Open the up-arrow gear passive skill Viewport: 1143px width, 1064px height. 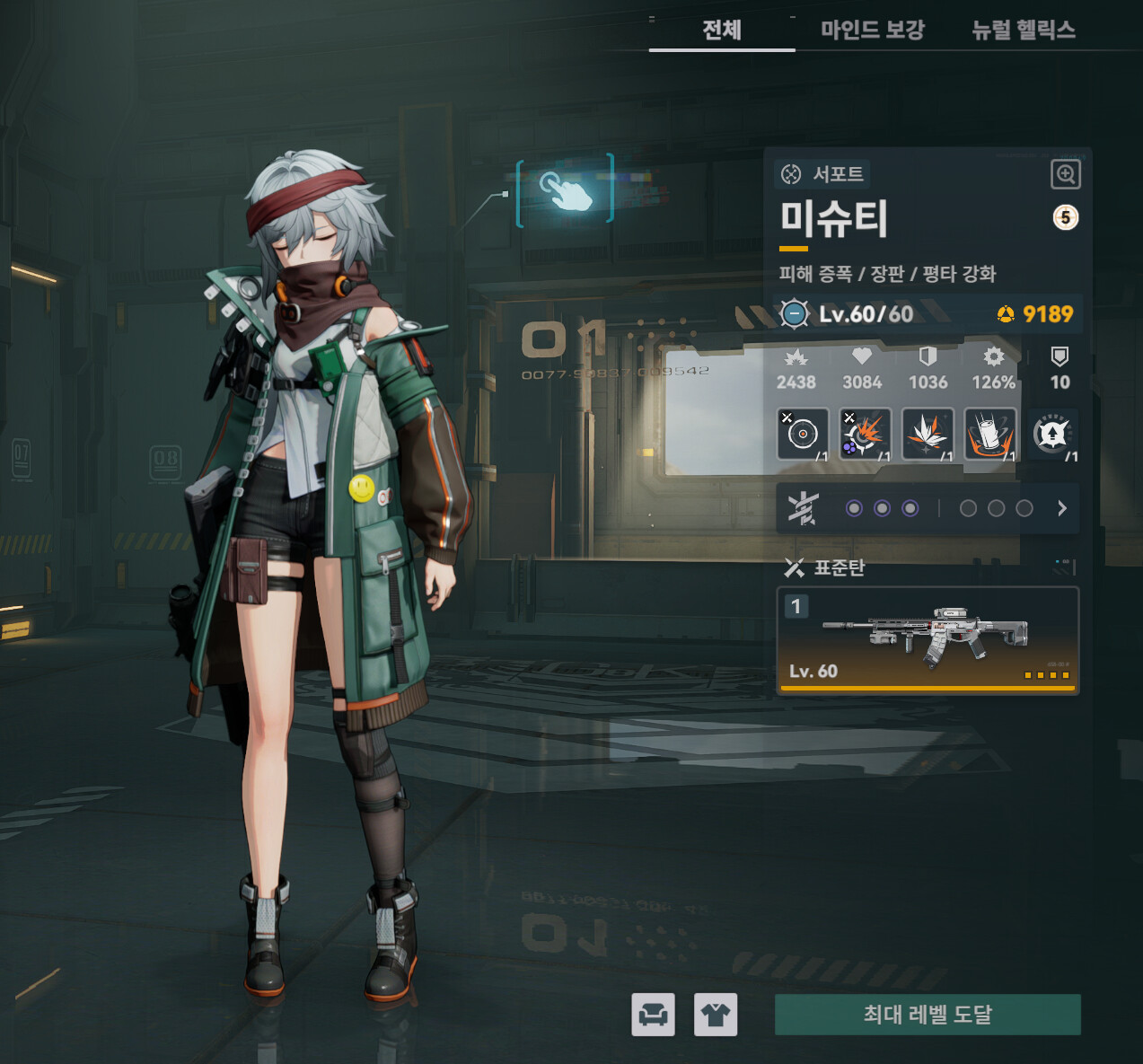[x=1051, y=434]
